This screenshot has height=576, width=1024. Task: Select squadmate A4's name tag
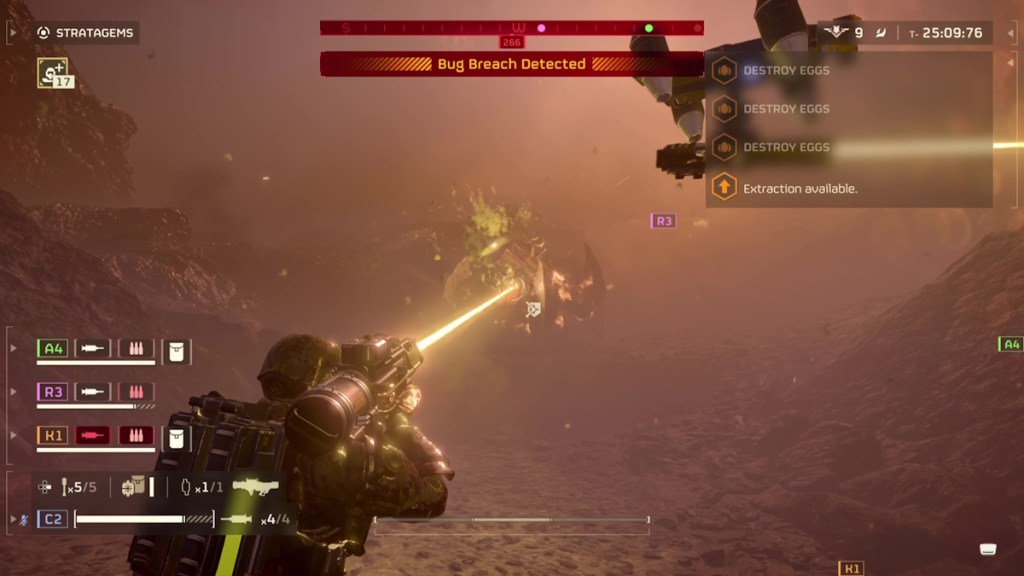tap(52, 349)
